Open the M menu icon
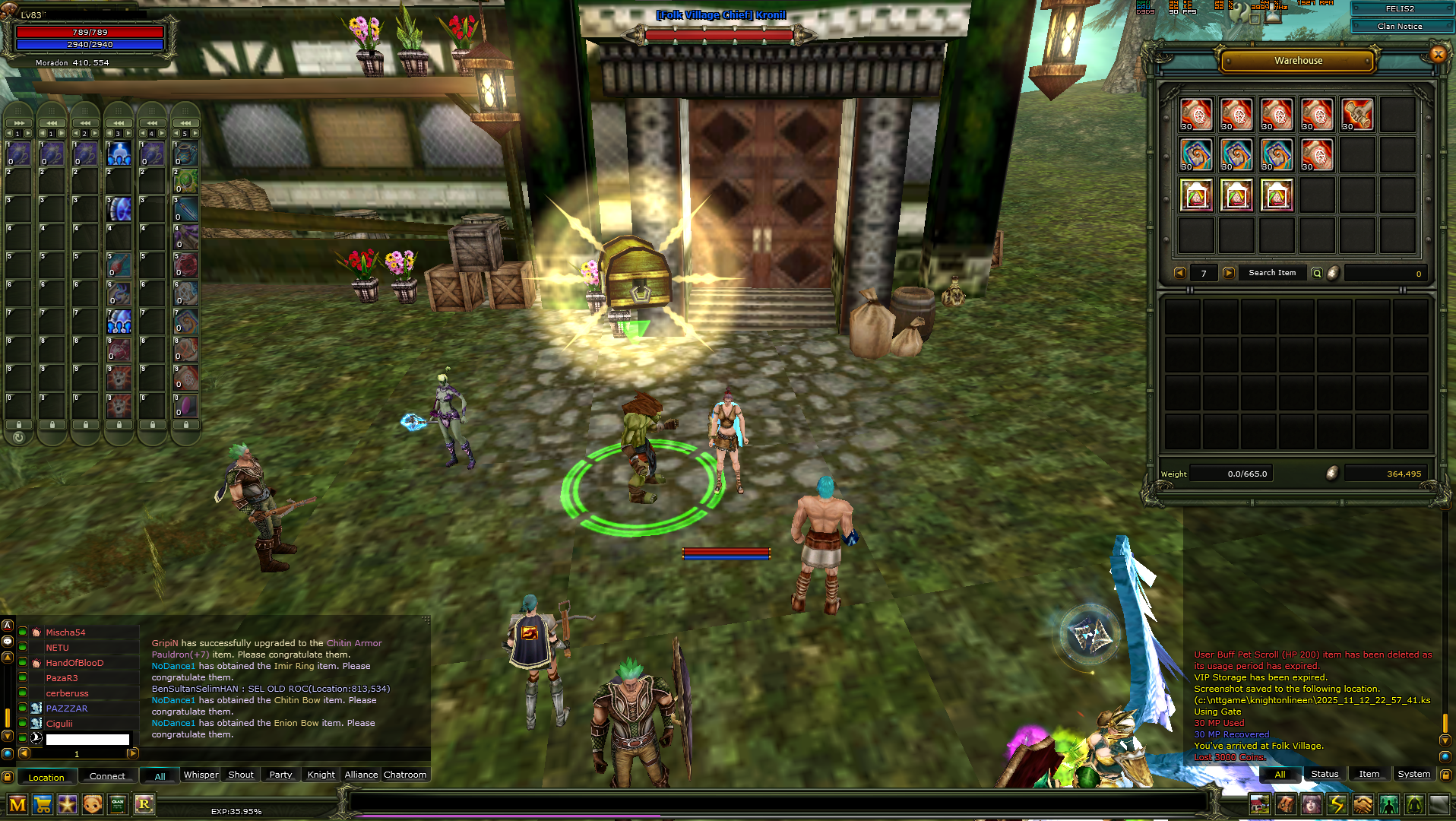1456x821 pixels. tap(17, 804)
